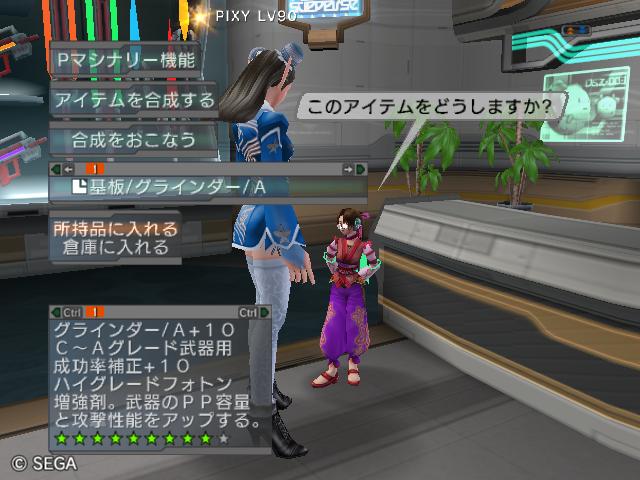Viewport: 640px width, 480px height.
Task: Select アイテムを合成する menu entry
Action: [135, 99]
